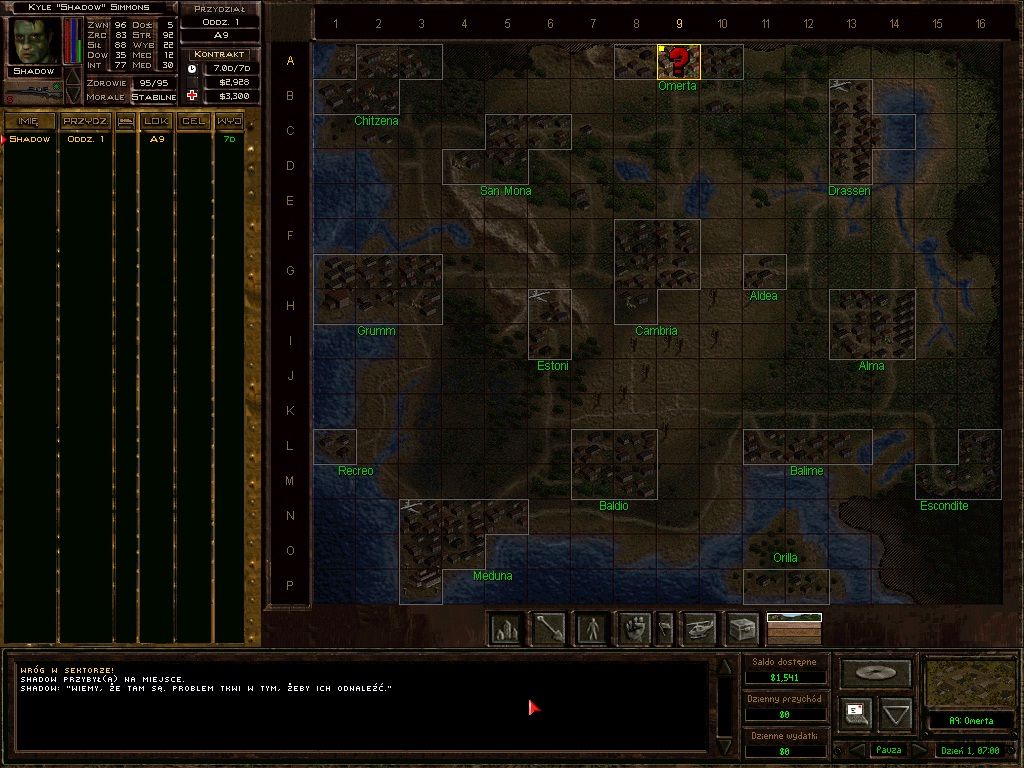The image size is (1024, 768).
Task: Sort roster by the bed sleep column
Action: (126, 121)
